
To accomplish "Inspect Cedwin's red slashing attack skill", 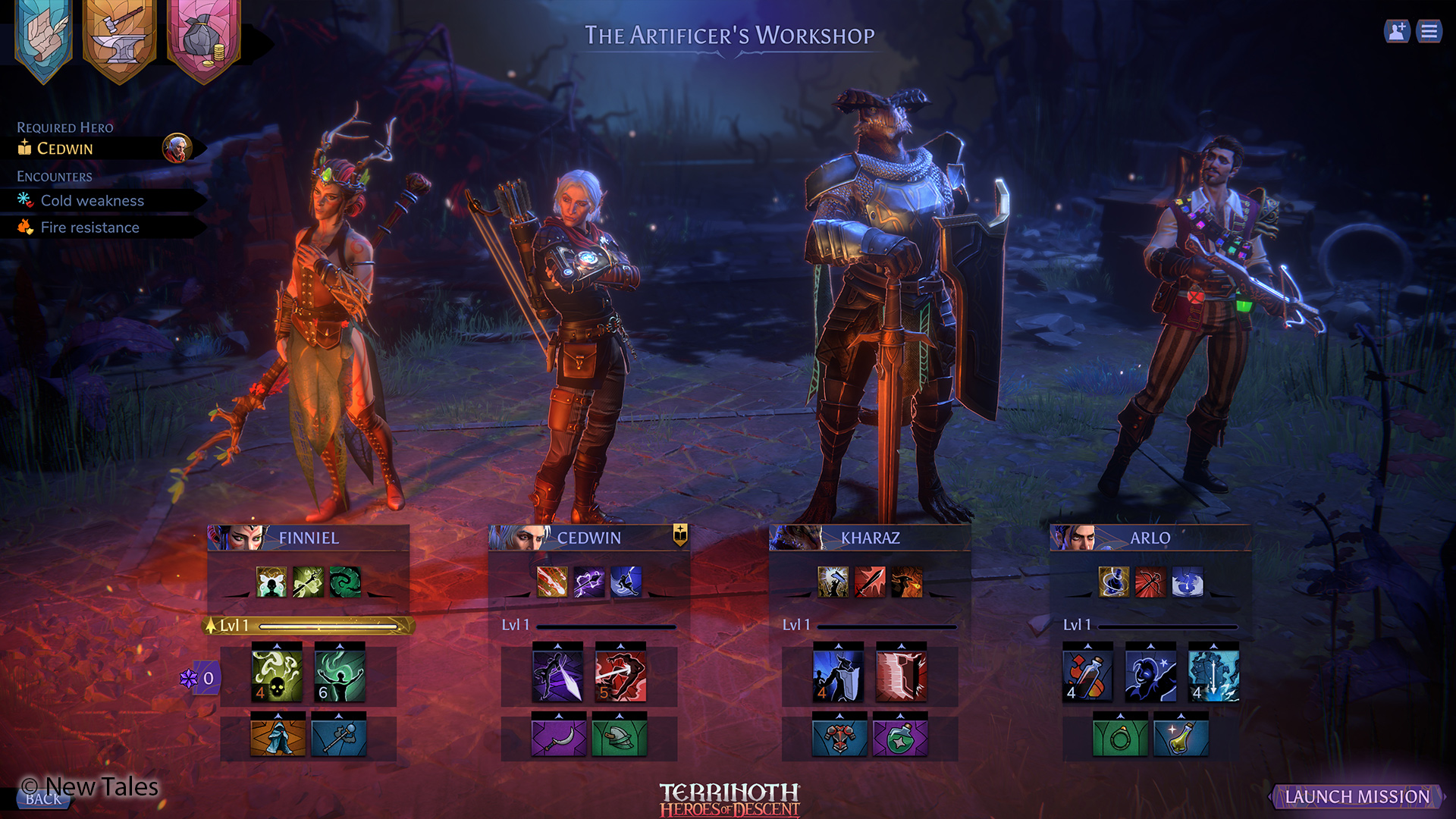I will (620, 674).
